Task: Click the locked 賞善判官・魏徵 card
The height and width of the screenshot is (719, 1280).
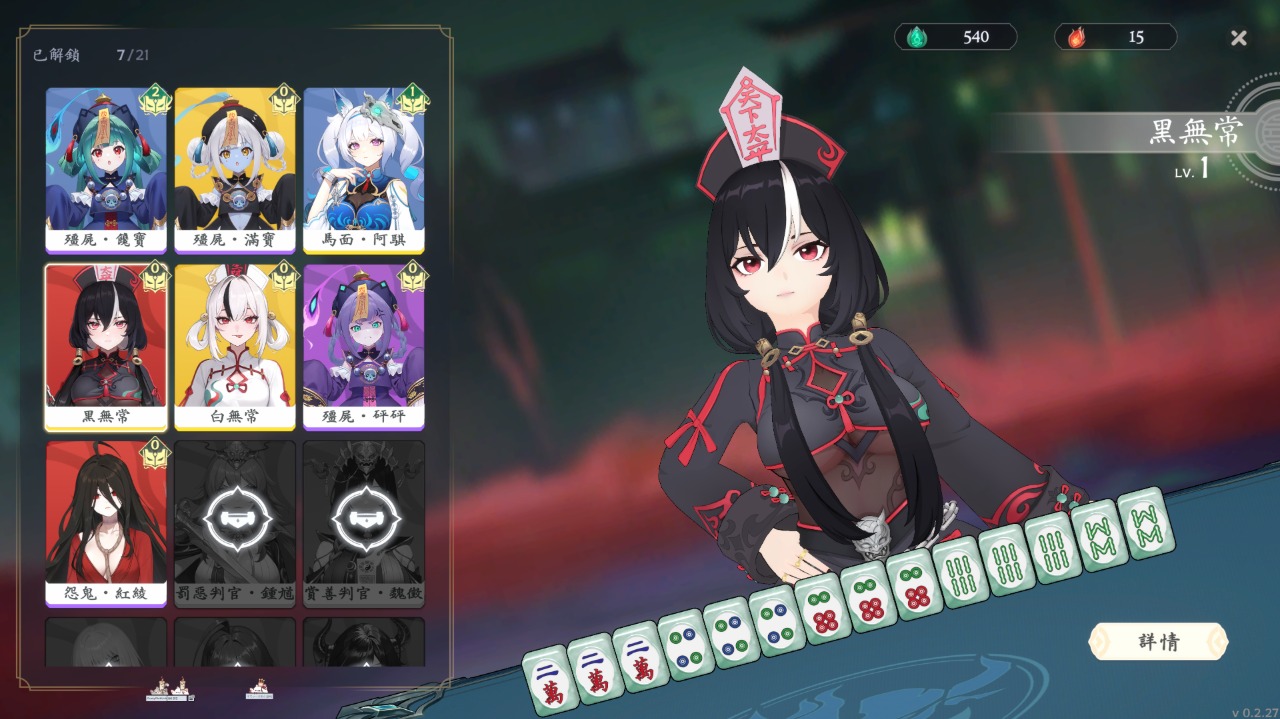Action: (364, 521)
